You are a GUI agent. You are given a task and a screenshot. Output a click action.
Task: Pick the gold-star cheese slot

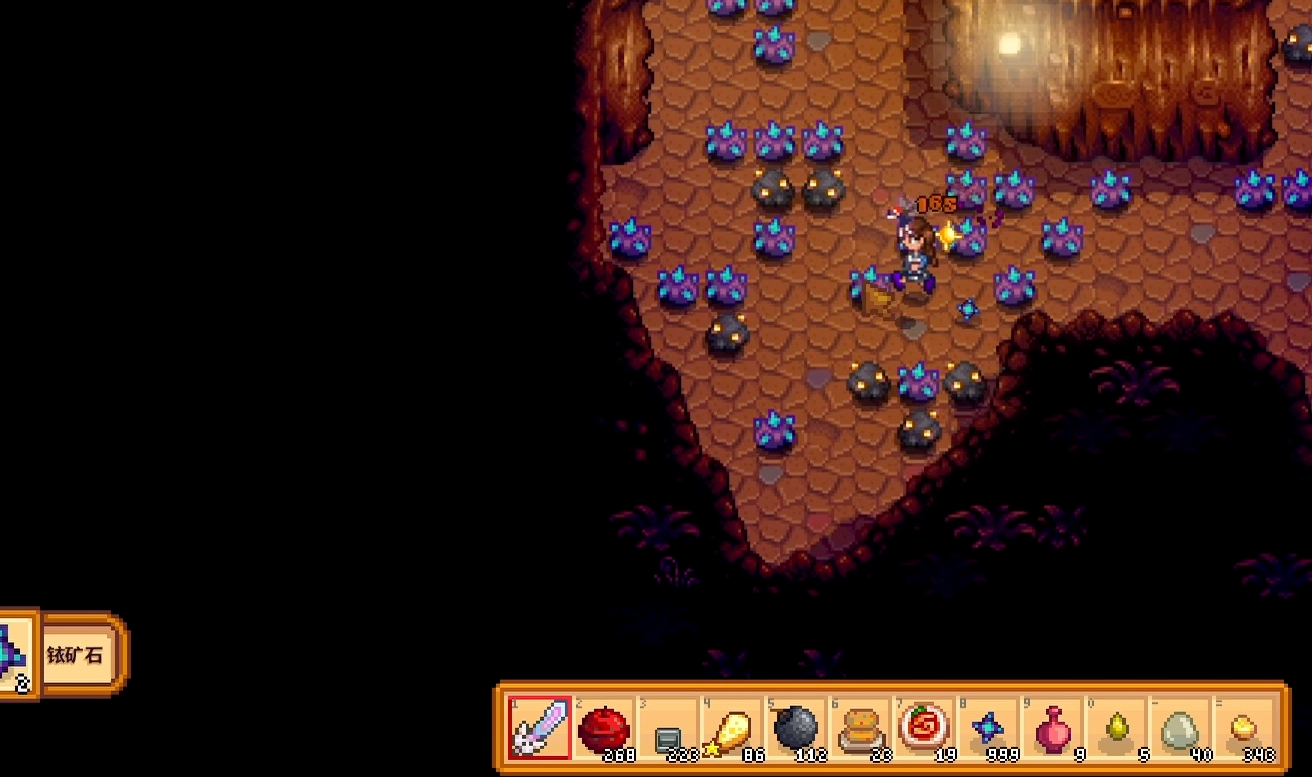(731, 728)
